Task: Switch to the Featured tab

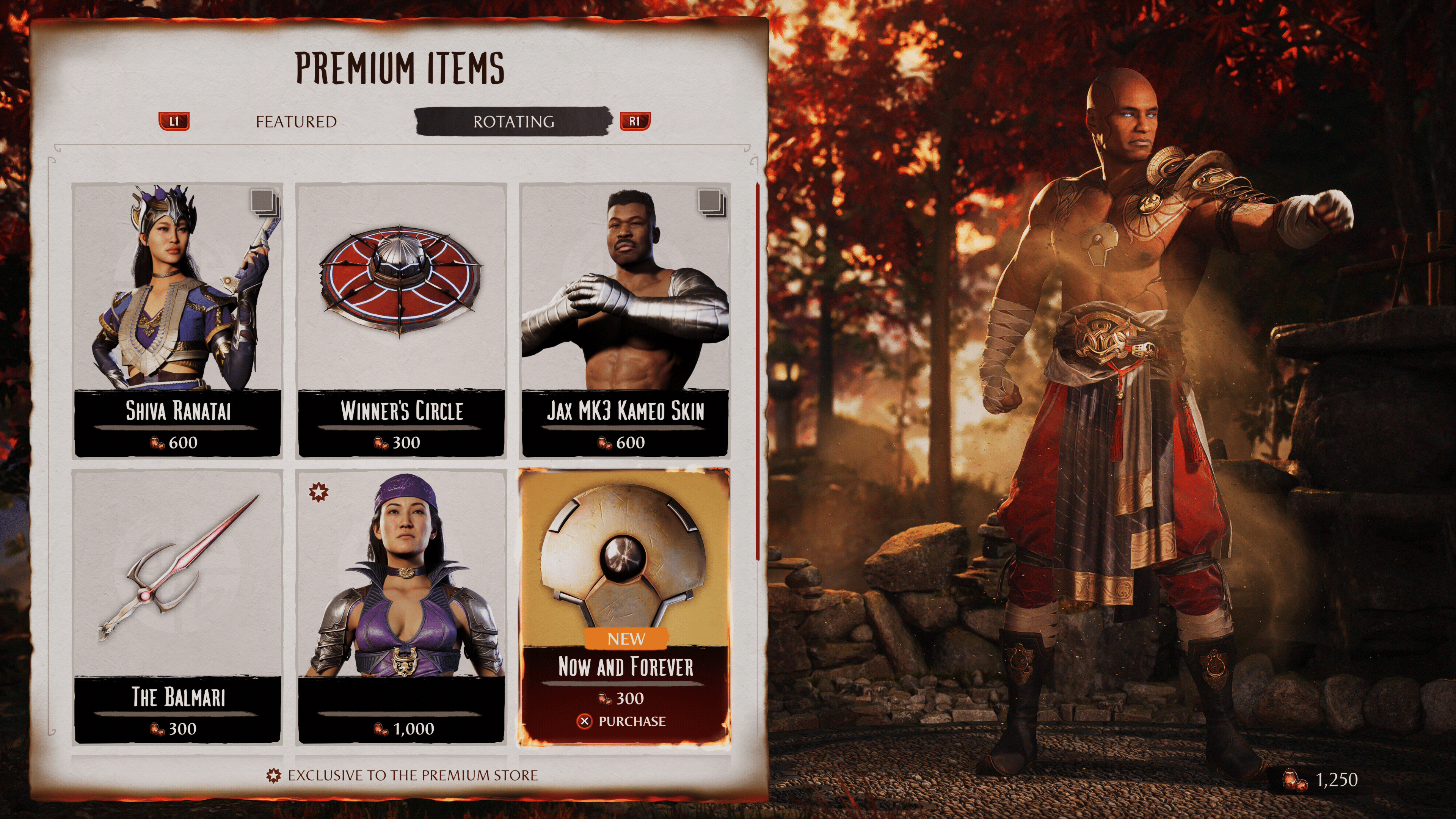Action: (x=296, y=121)
